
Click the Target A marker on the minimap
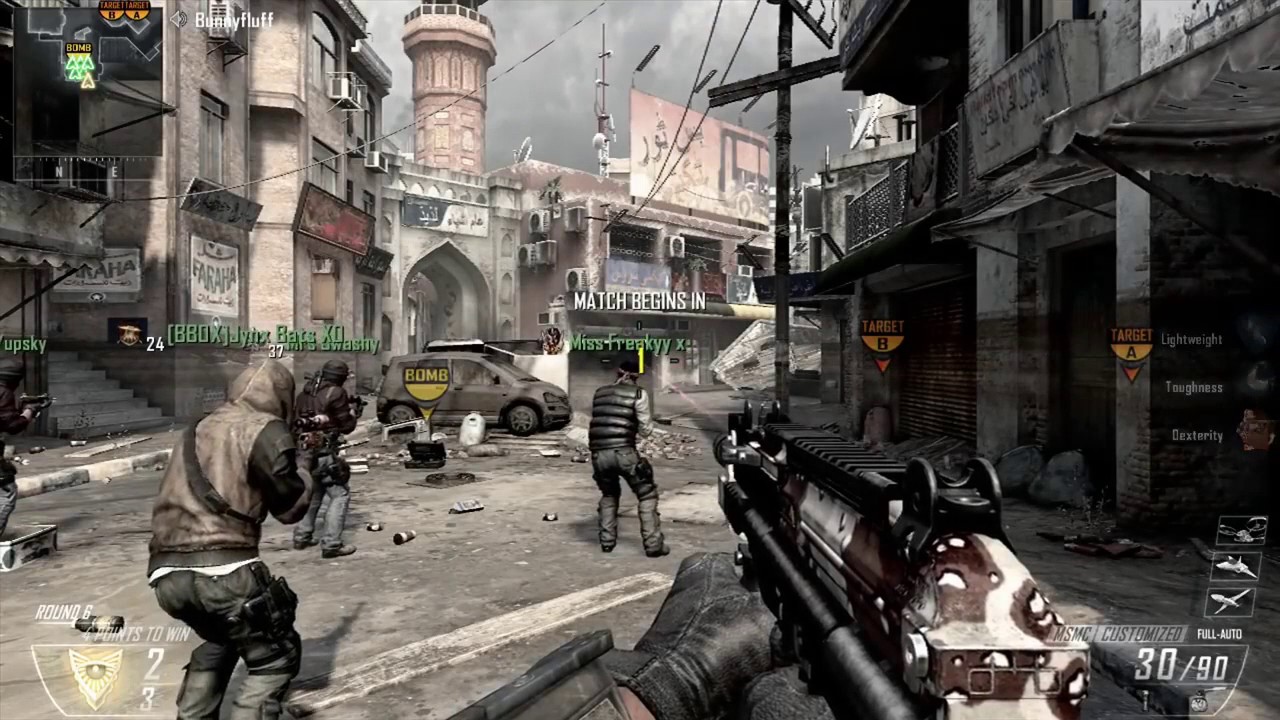point(138,10)
